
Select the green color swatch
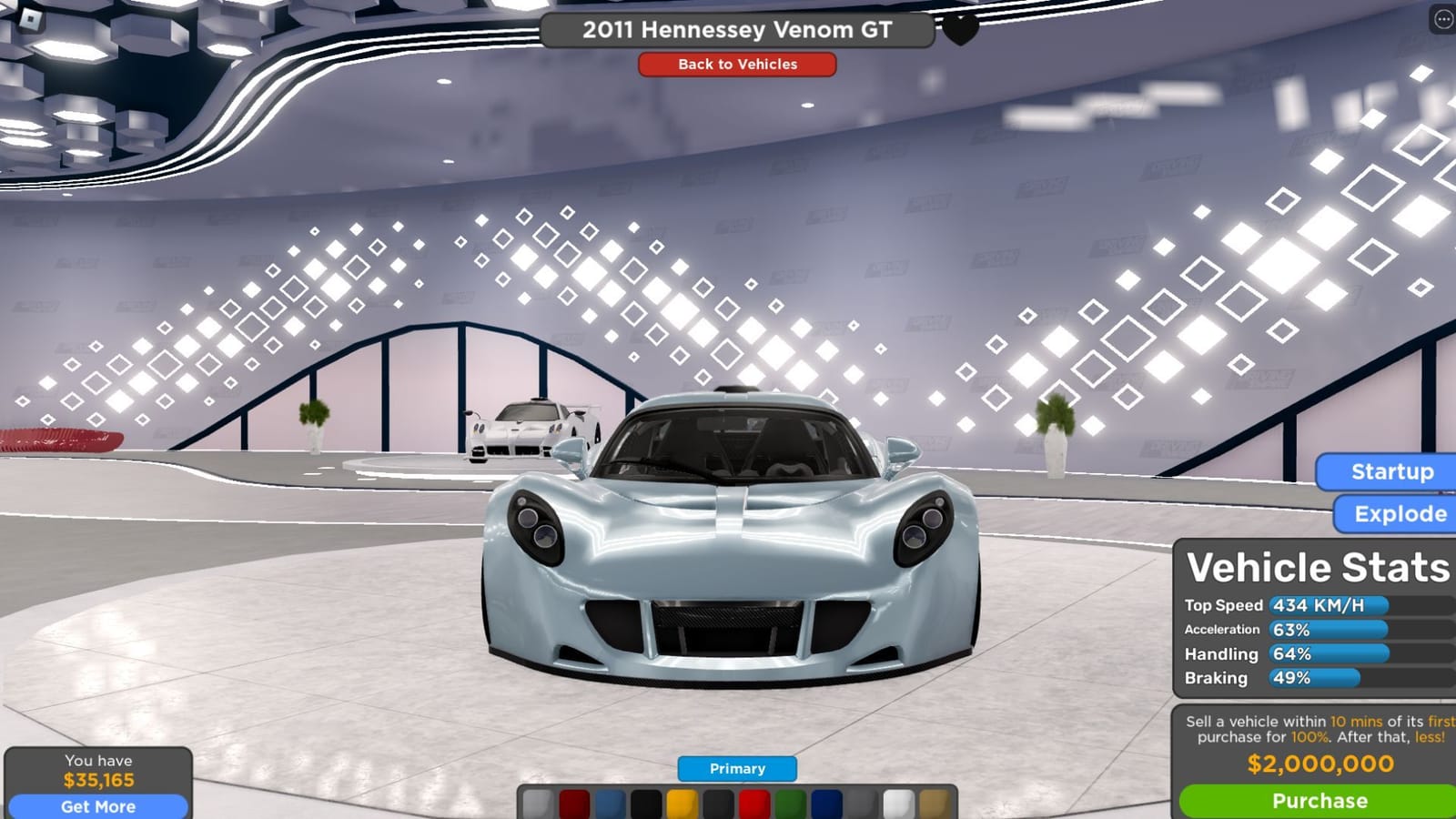(x=789, y=803)
